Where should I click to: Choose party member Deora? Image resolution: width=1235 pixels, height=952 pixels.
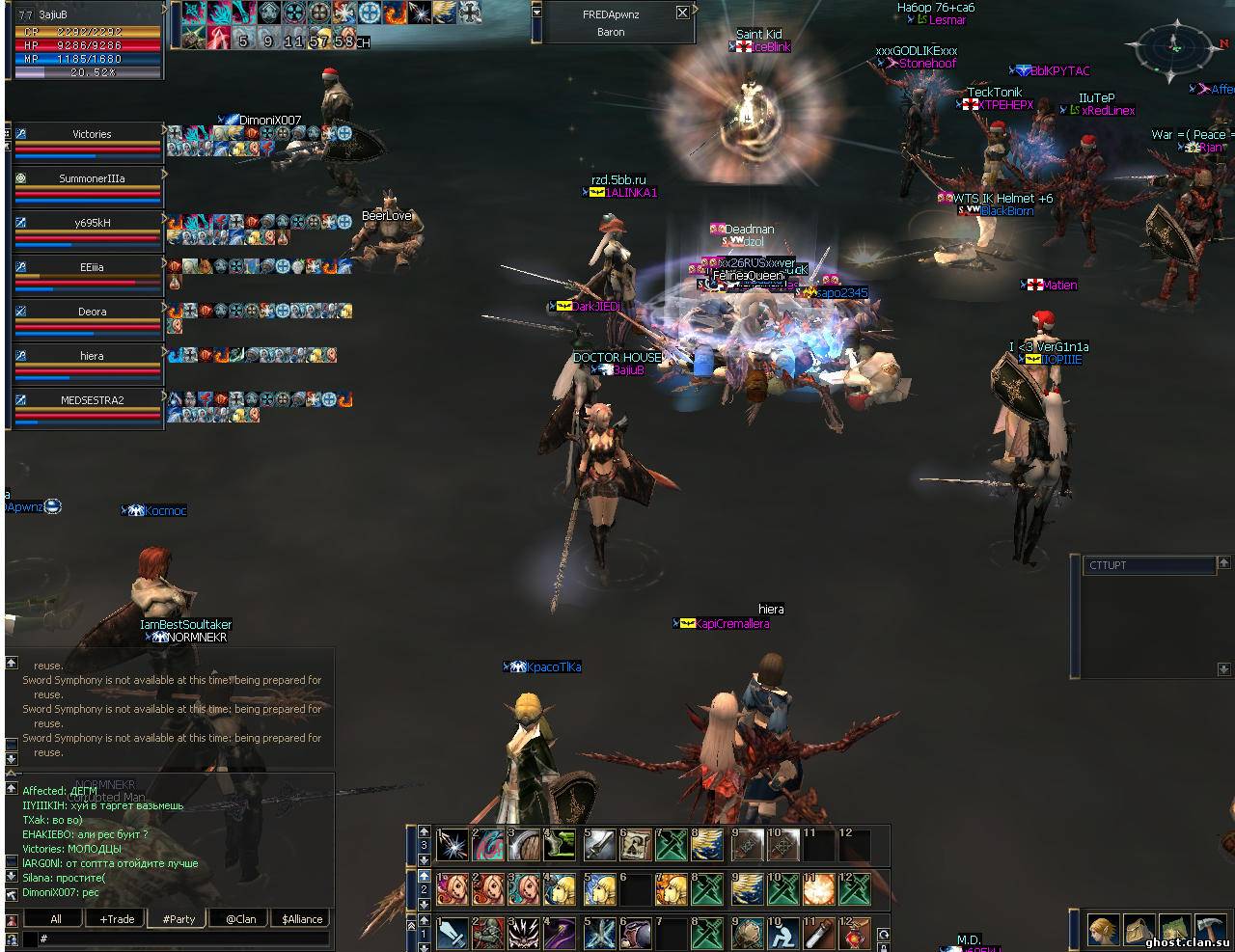click(x=92, y=313)
